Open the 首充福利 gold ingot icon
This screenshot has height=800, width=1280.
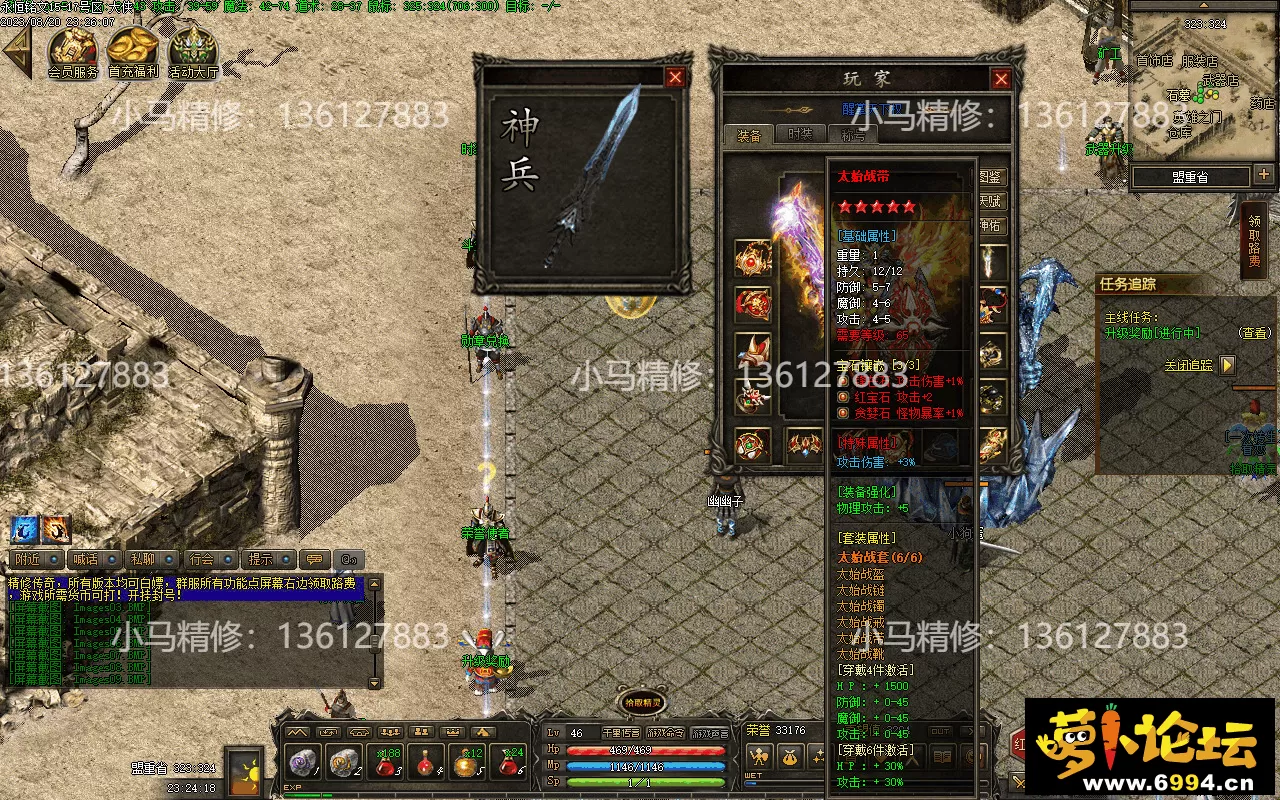click(133, 52)
